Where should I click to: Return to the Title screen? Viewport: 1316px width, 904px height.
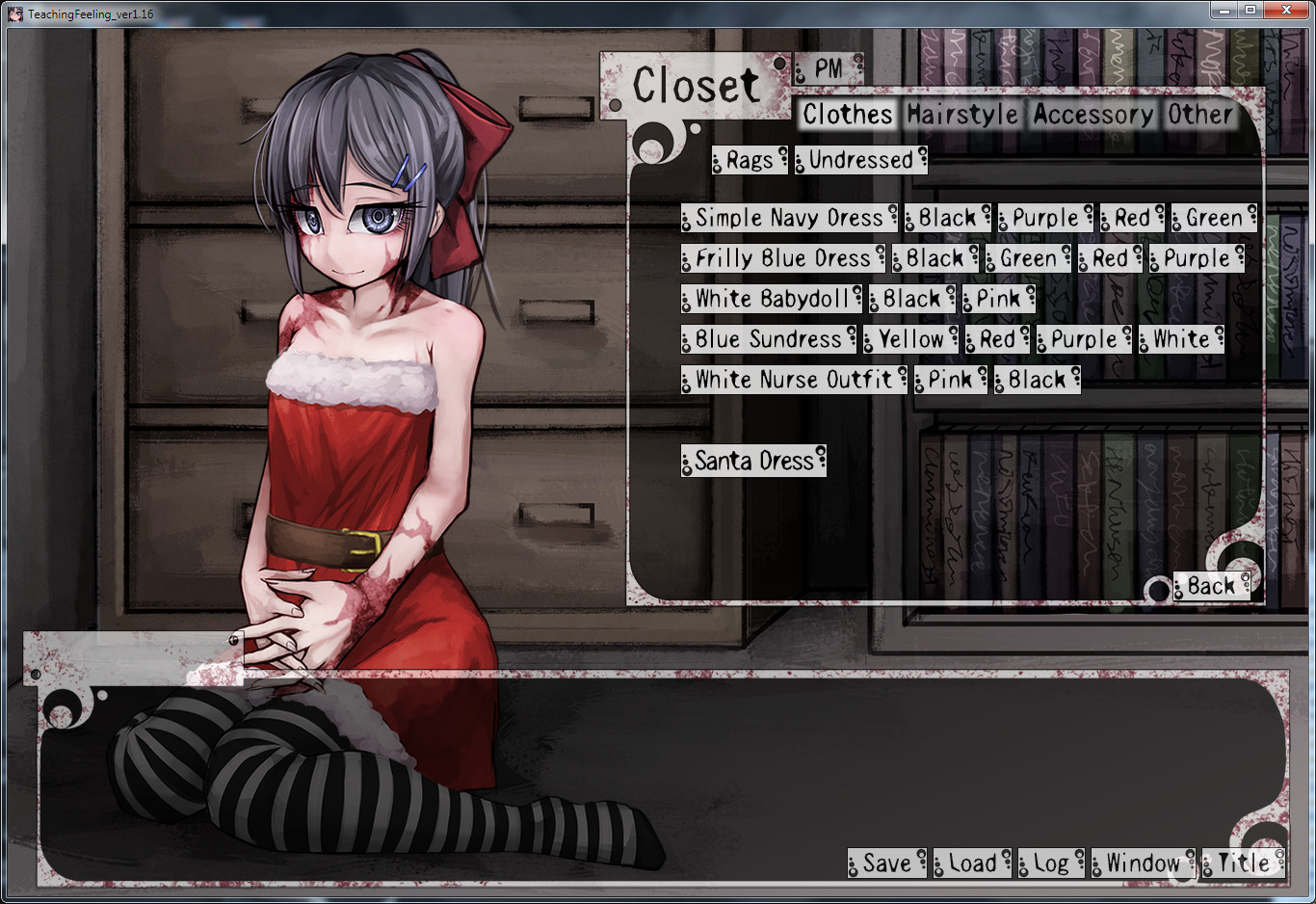1243,864
